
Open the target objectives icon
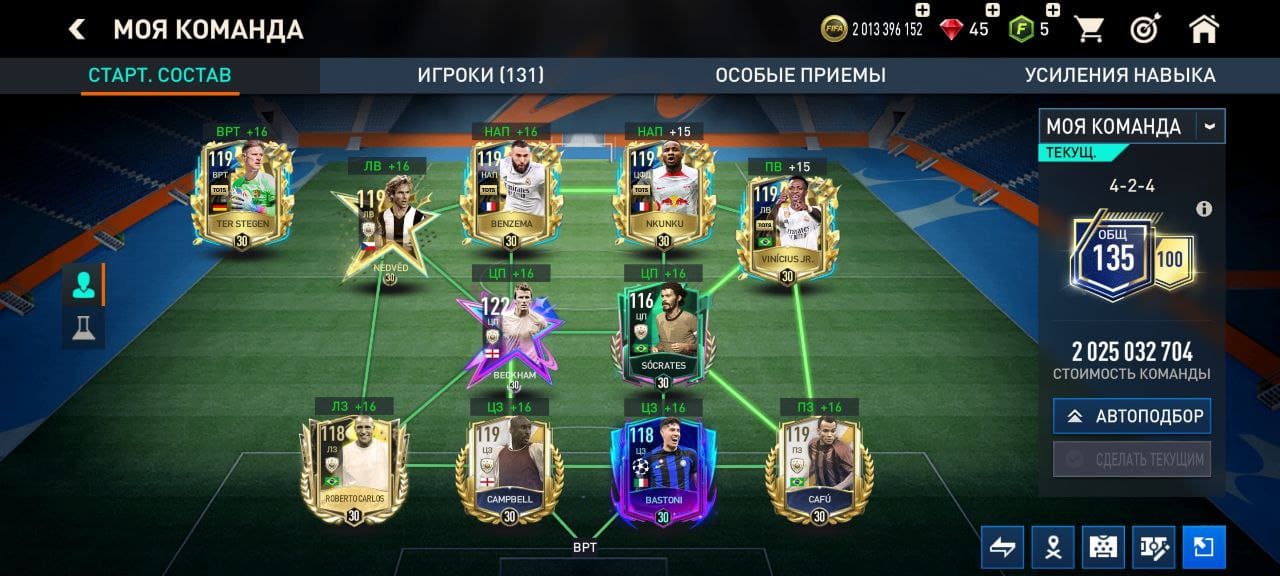point(1146,29)
